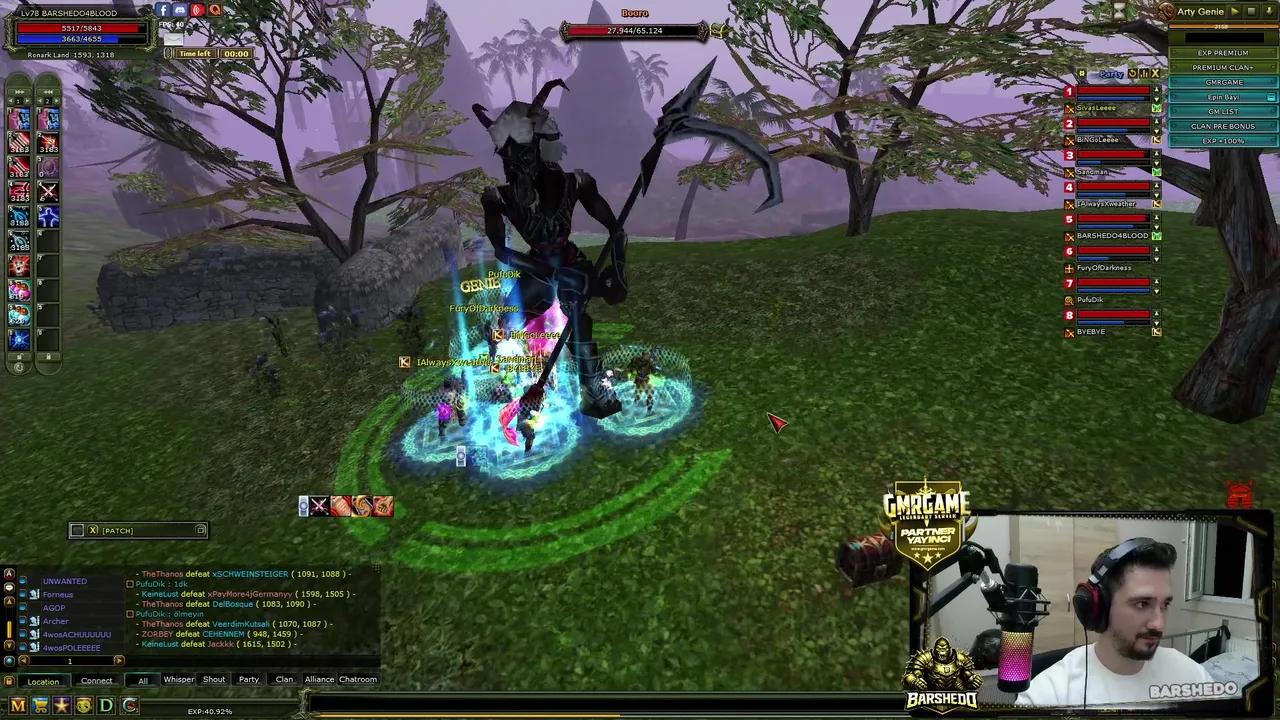The height and width of the screenshot is (720, 1280).
Task: Click the up arrow on party member one
Action: click(x=1156, y=90)
